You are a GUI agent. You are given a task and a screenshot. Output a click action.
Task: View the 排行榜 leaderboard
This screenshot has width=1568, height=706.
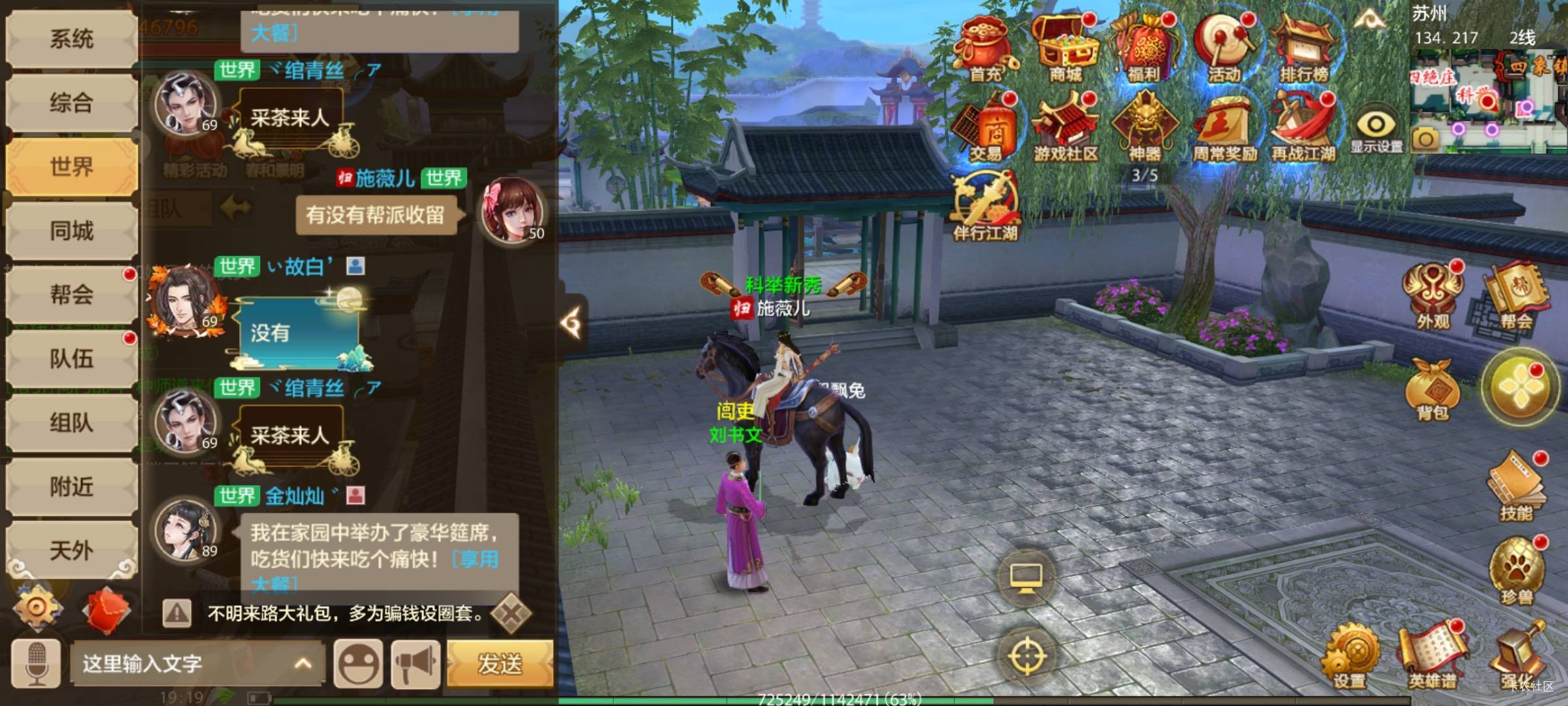pyautogui.click(x=1304, y=49)
